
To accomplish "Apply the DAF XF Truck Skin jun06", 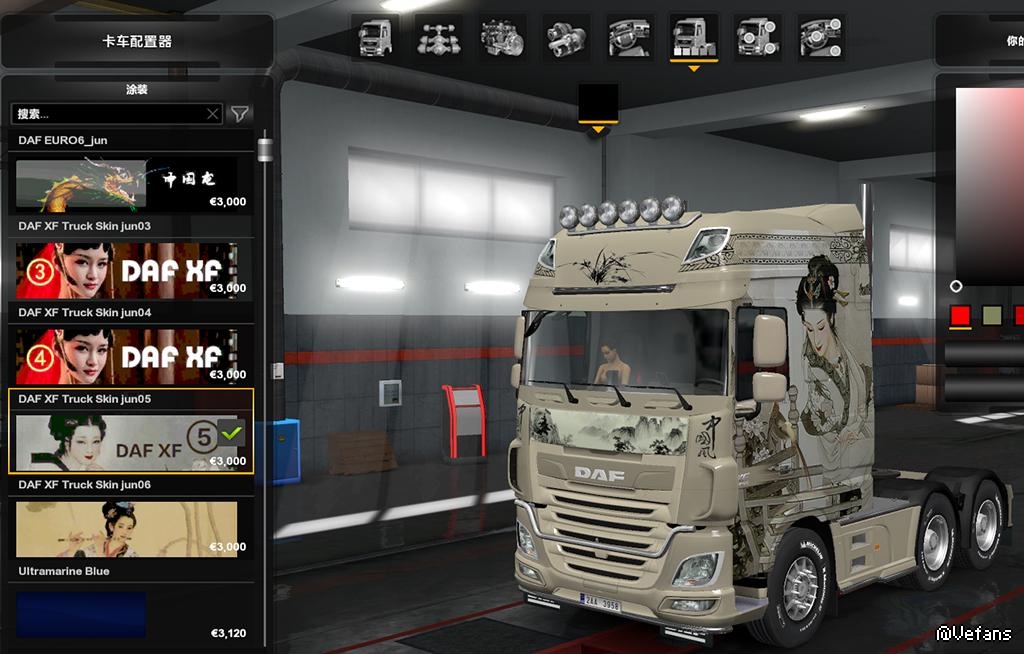I will pos(127,529).
